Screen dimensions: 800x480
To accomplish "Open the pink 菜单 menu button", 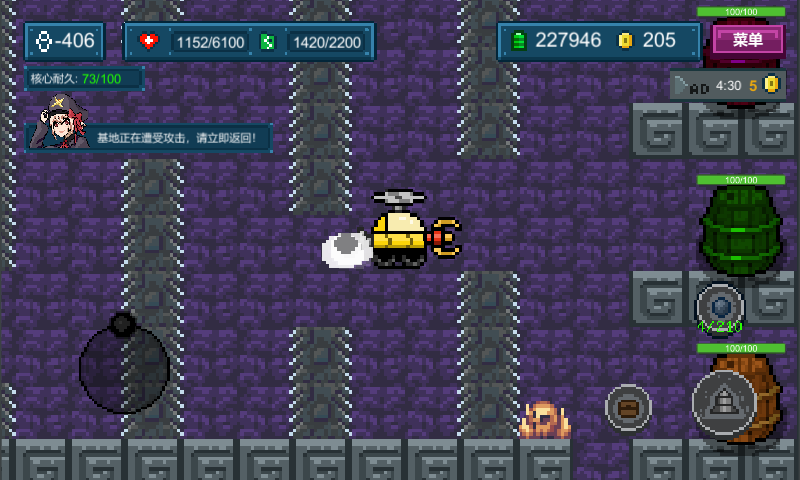I will click(748, 40).
